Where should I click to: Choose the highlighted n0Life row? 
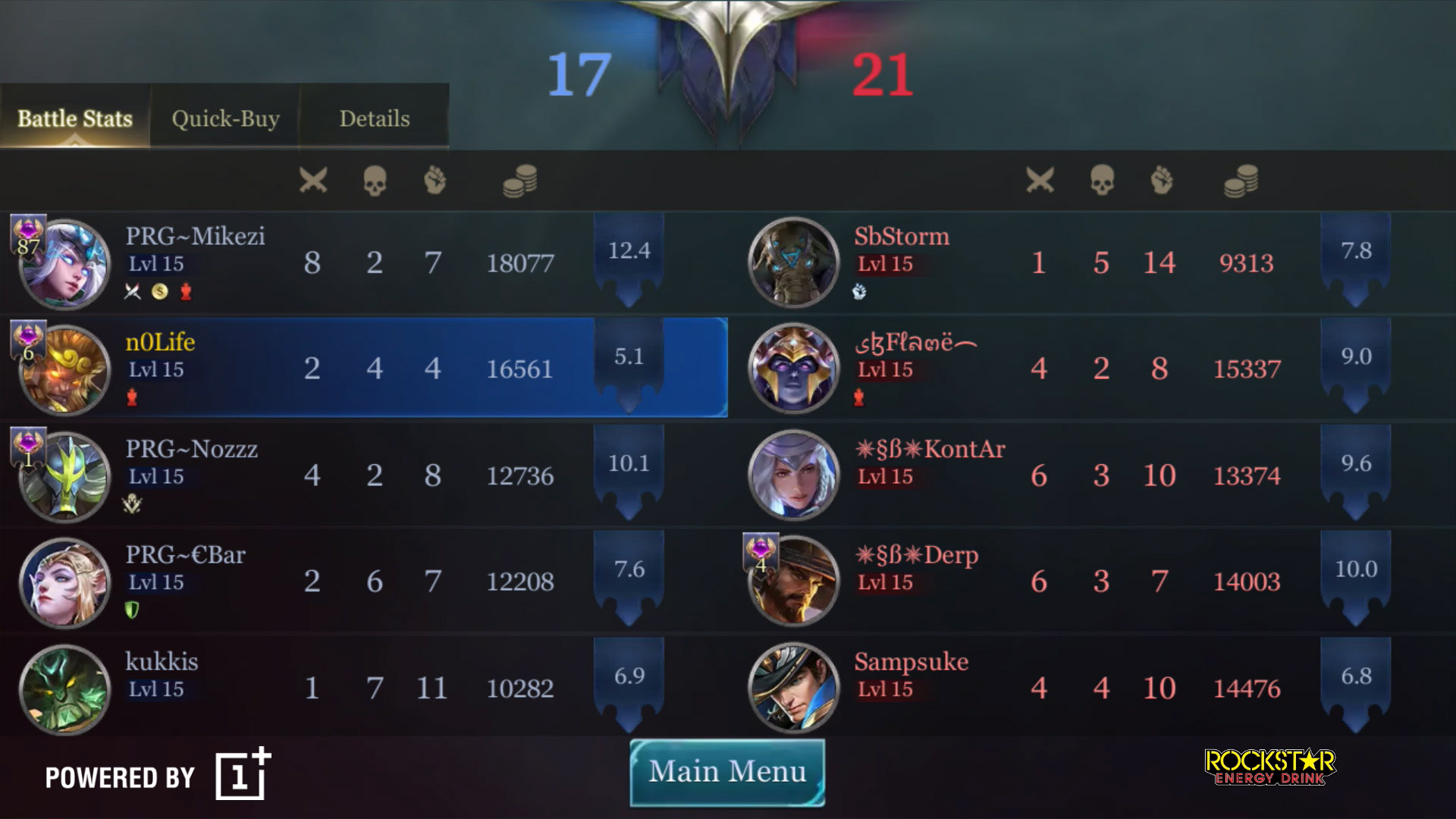364,369
